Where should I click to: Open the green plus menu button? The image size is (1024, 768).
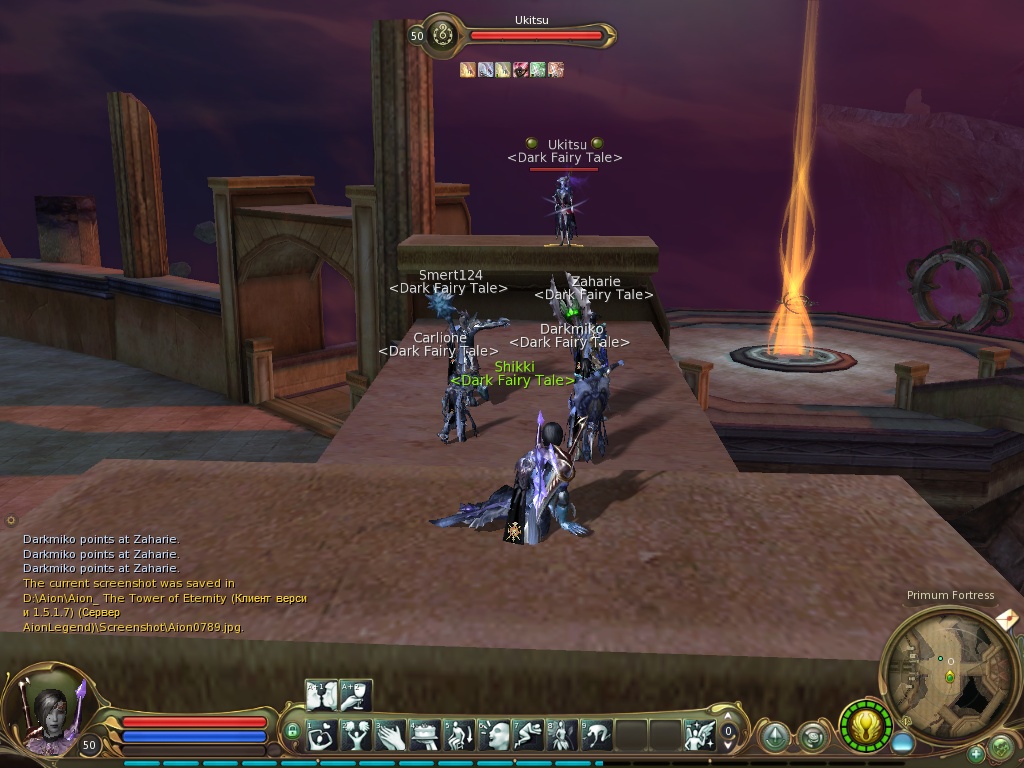coord(976,753)
